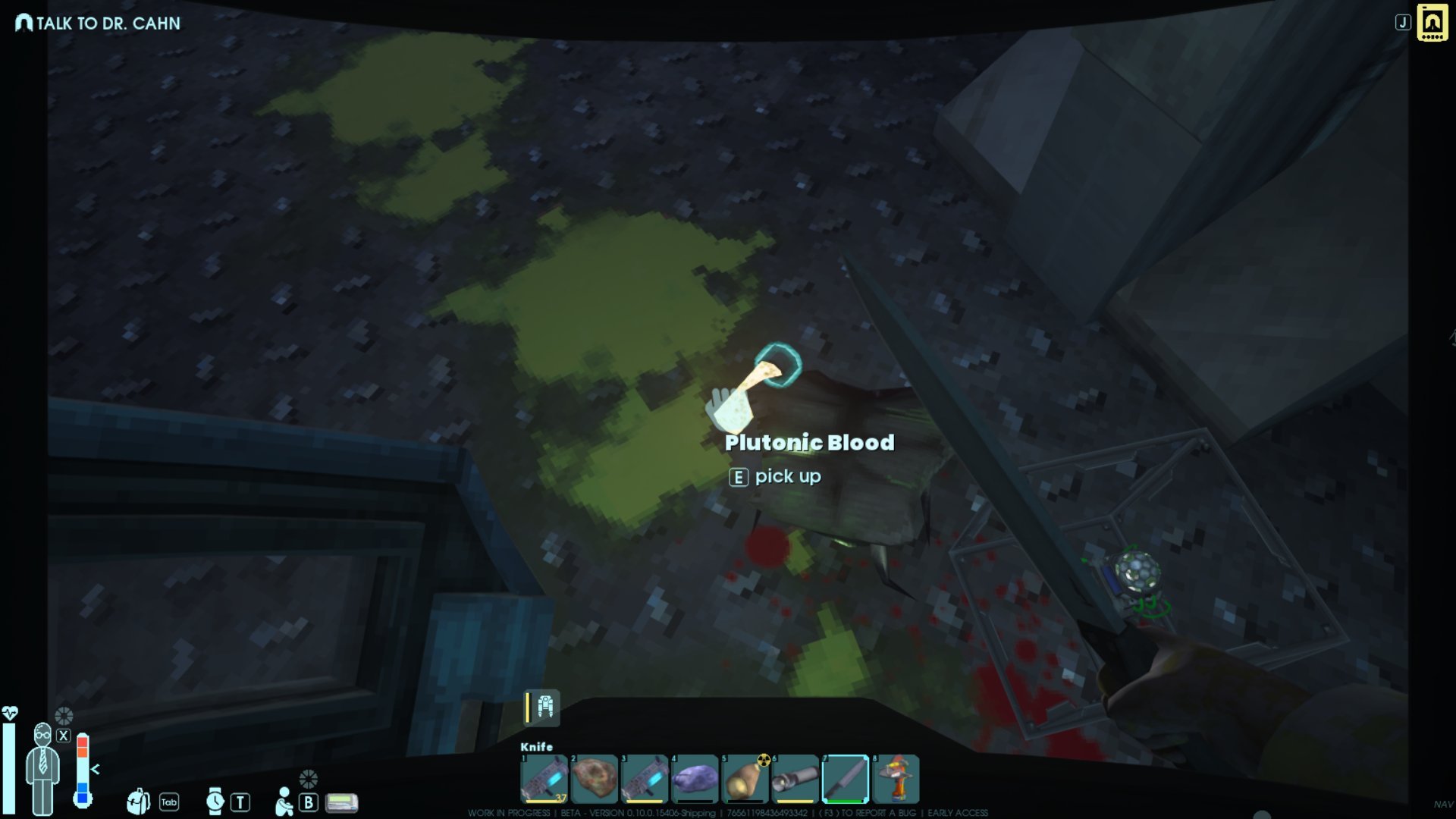Select the knife in hotbar slot 7
Image resolution: width=1456 pixels, height=819 pixels.
(x=845, y=779)
